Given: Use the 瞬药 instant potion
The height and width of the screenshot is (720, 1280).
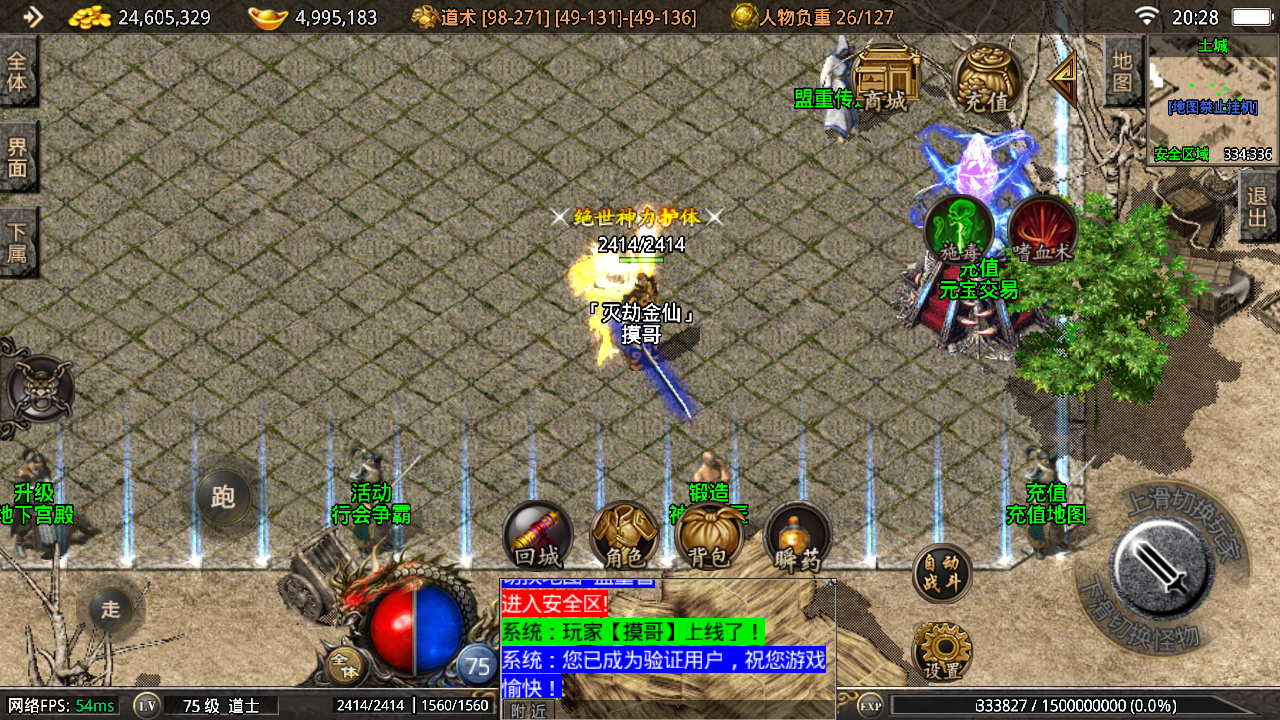Looking at the screenshot, I should [x=797, y=537].
